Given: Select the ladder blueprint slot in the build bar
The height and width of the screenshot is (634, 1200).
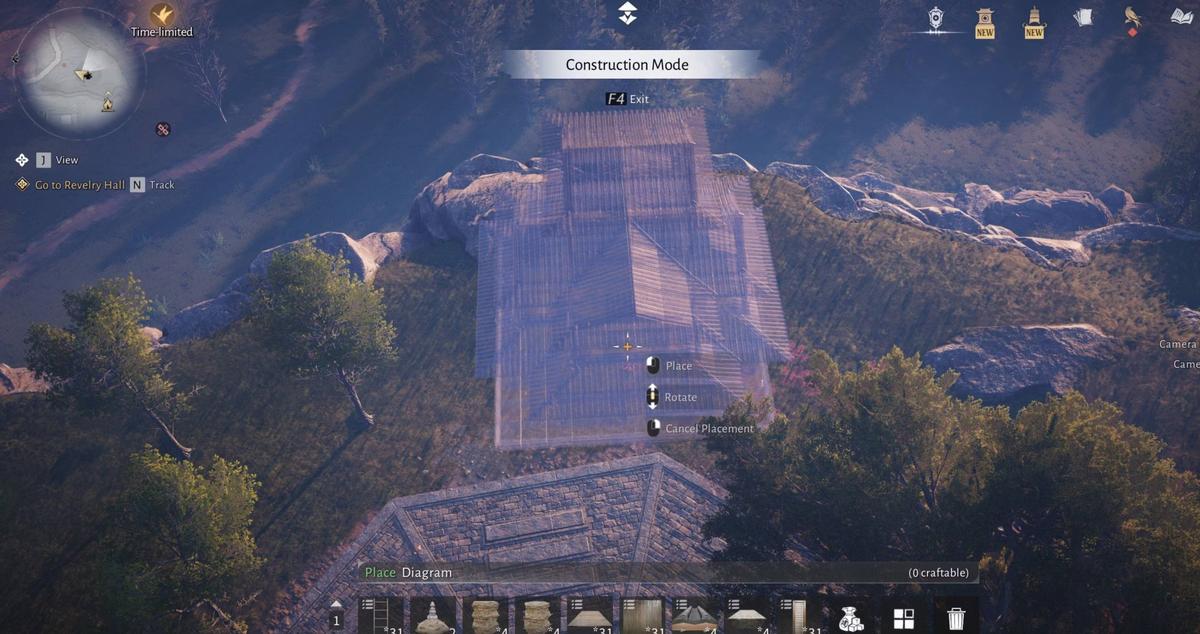Looking at the screenshot, I should (380, 615).
